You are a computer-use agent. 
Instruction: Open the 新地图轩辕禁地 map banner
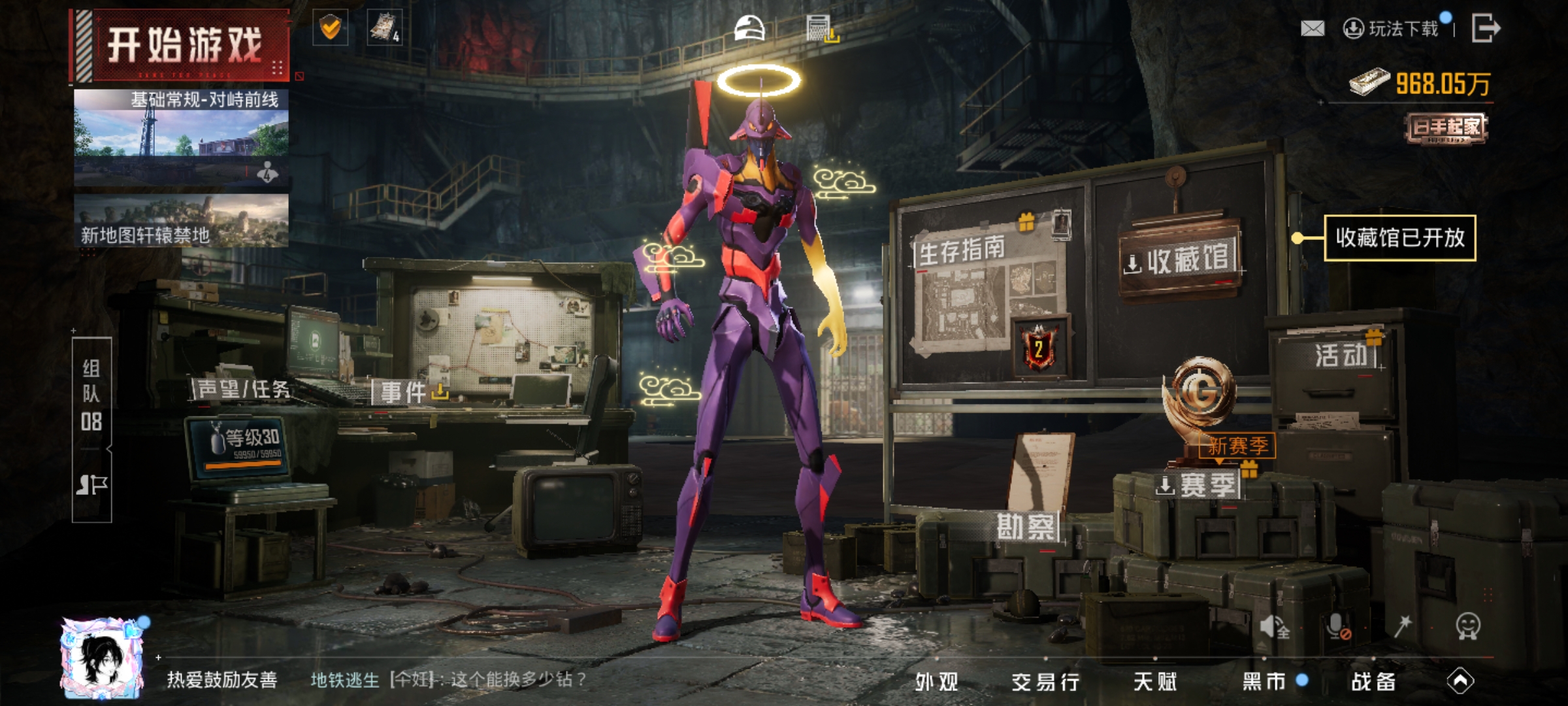point(181,221)
